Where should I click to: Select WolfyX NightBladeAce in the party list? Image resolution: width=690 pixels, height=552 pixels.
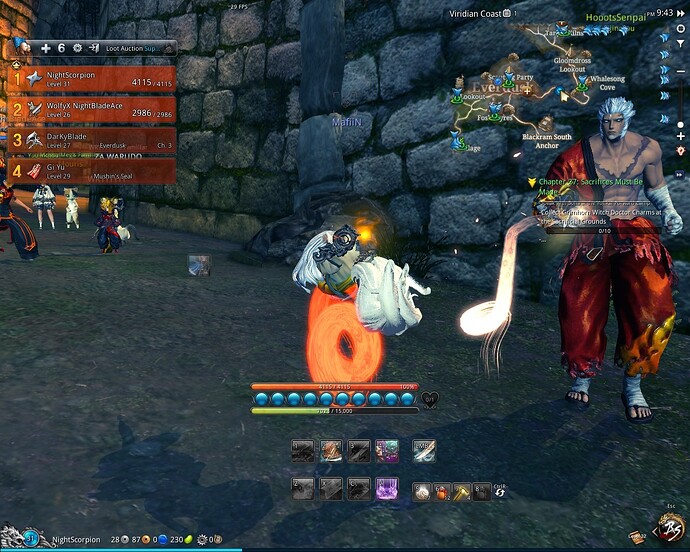tap(92, 108)
